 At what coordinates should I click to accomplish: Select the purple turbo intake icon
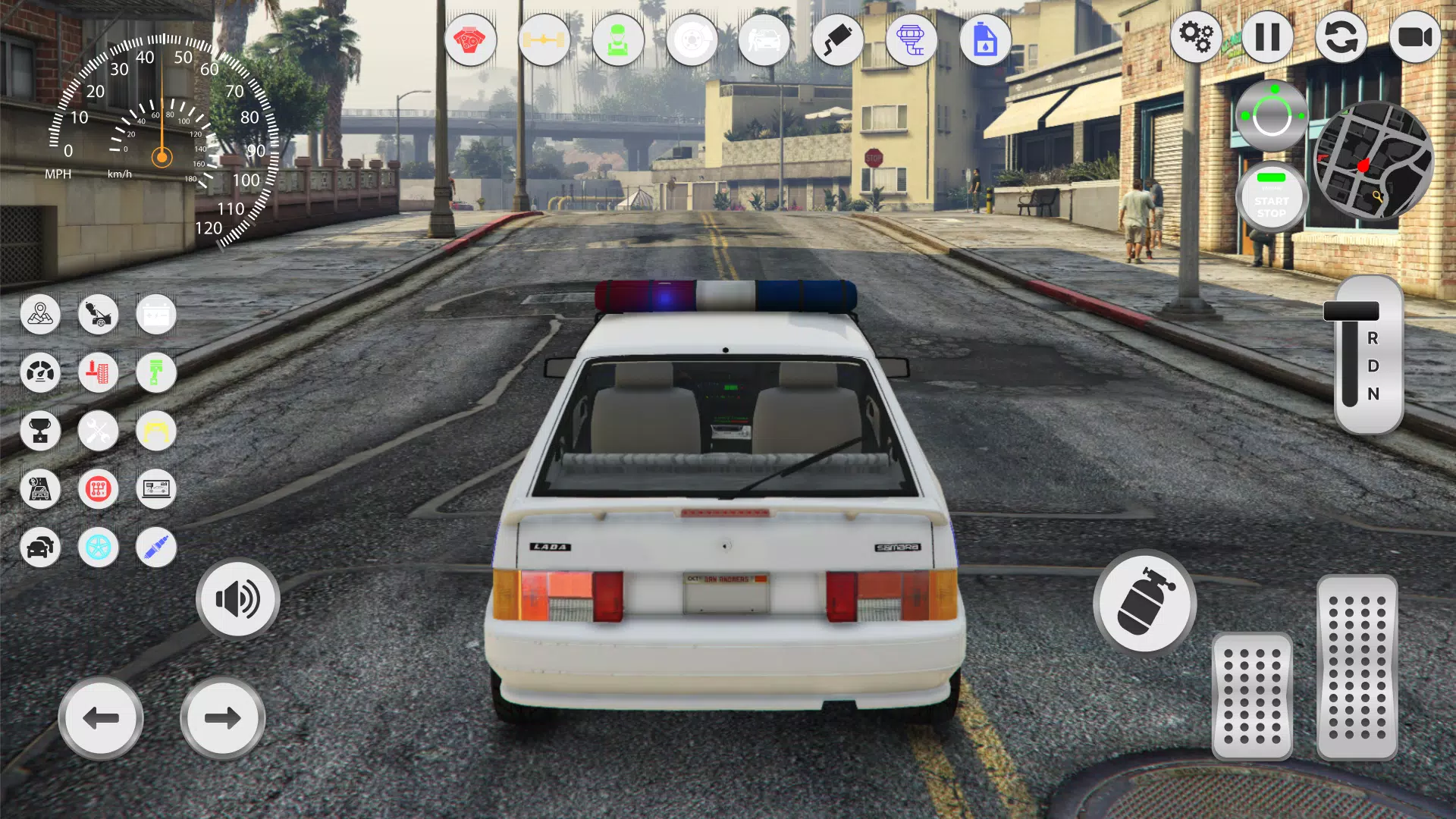(912, 39)
